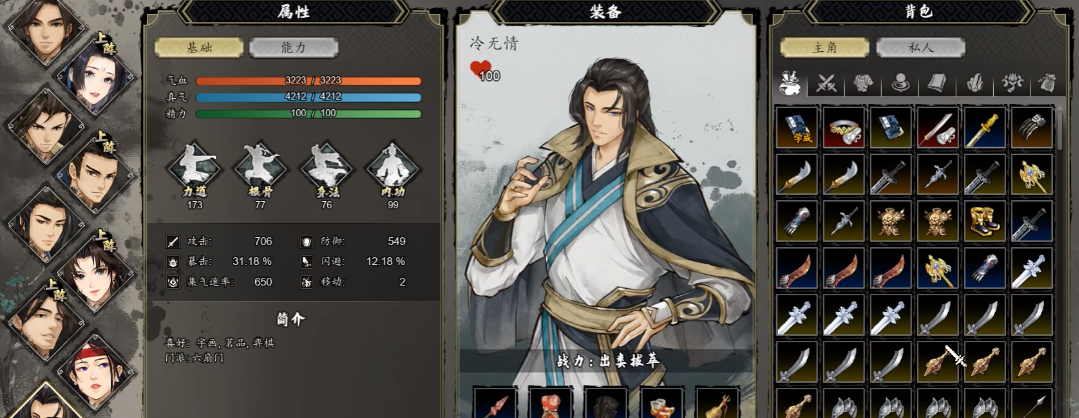1079x418 pixels.
Task: Choose the black claw weapon slot
Action: [1032, 128]
